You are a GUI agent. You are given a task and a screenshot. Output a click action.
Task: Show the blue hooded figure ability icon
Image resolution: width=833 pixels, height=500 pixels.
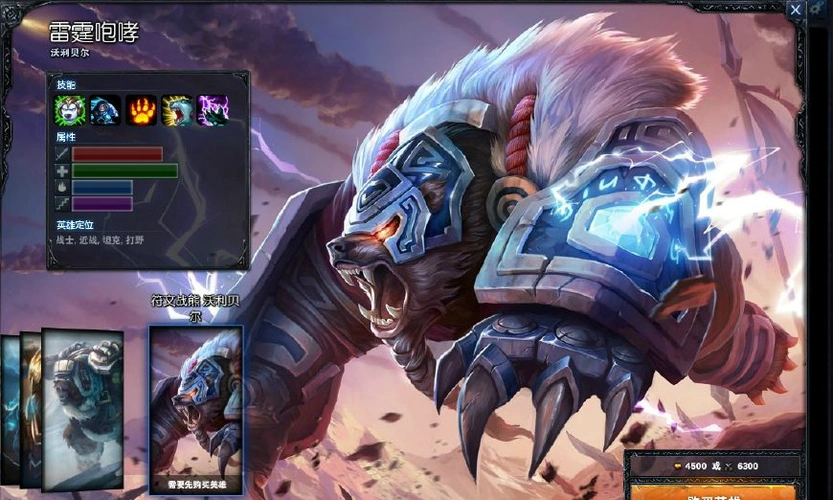(106, 110)
